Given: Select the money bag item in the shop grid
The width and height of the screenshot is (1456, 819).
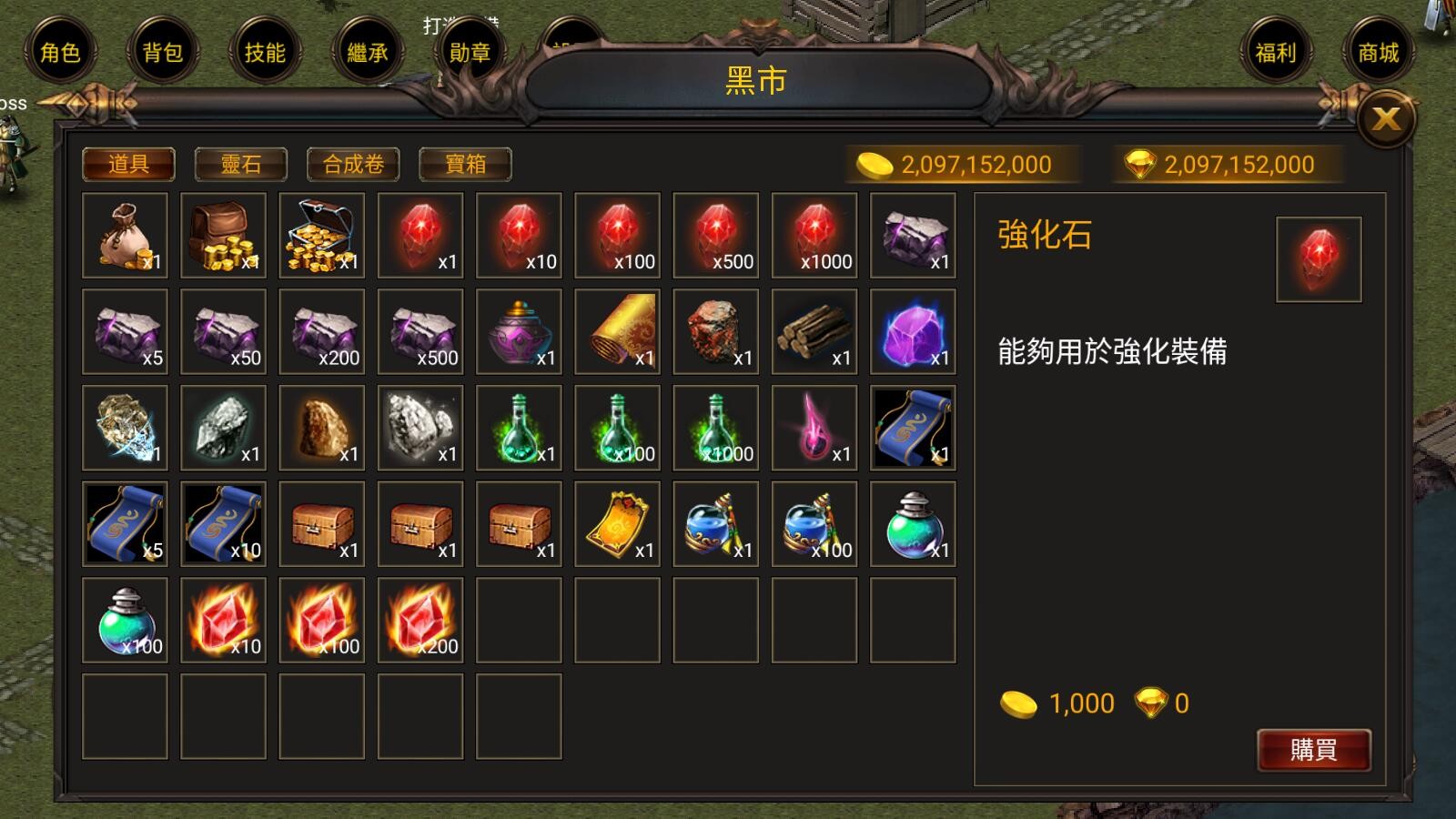Looking at the screenshot, I should [x=125, y=238].
